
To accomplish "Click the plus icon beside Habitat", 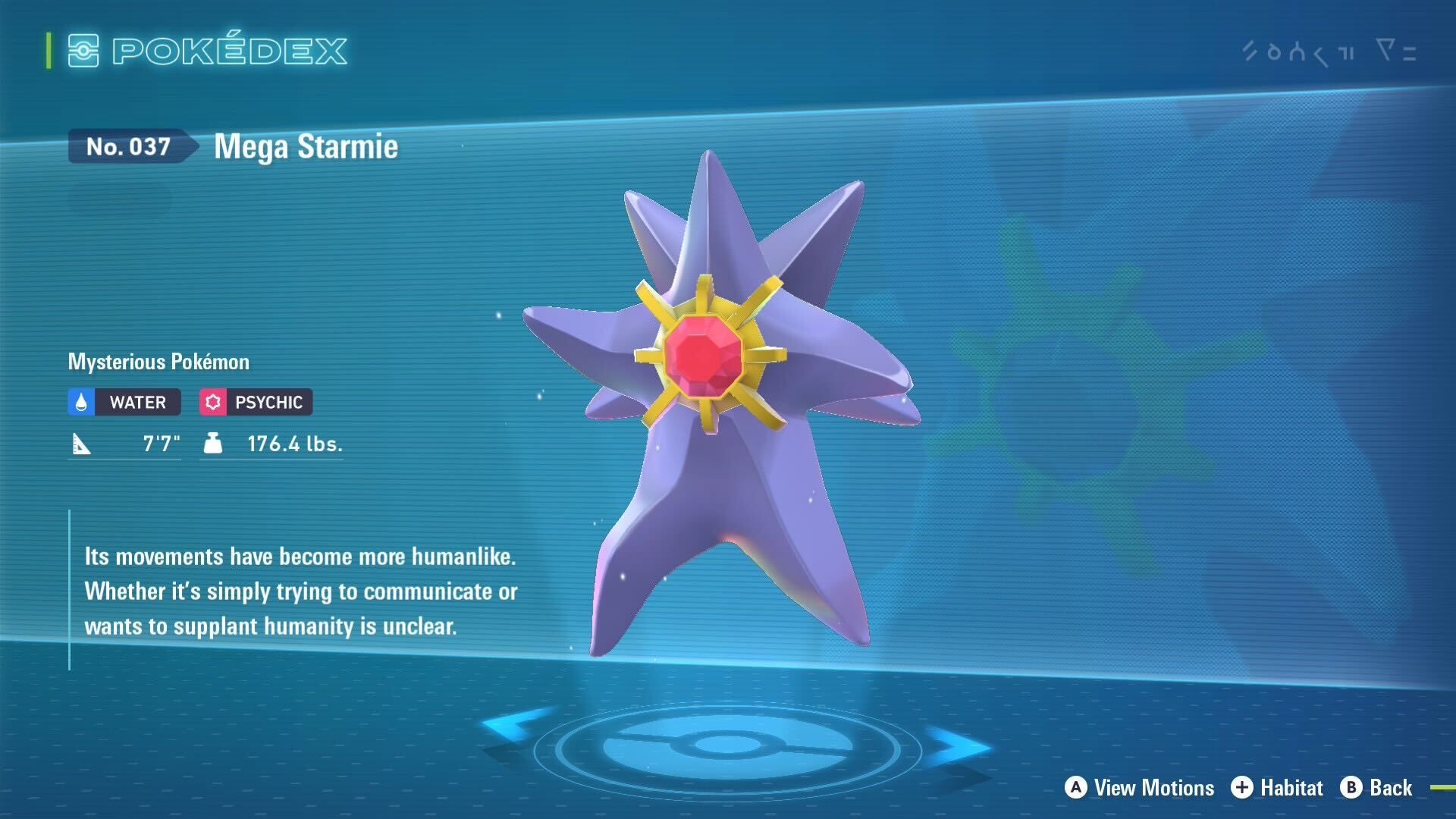I will [x=1241, y=787].
